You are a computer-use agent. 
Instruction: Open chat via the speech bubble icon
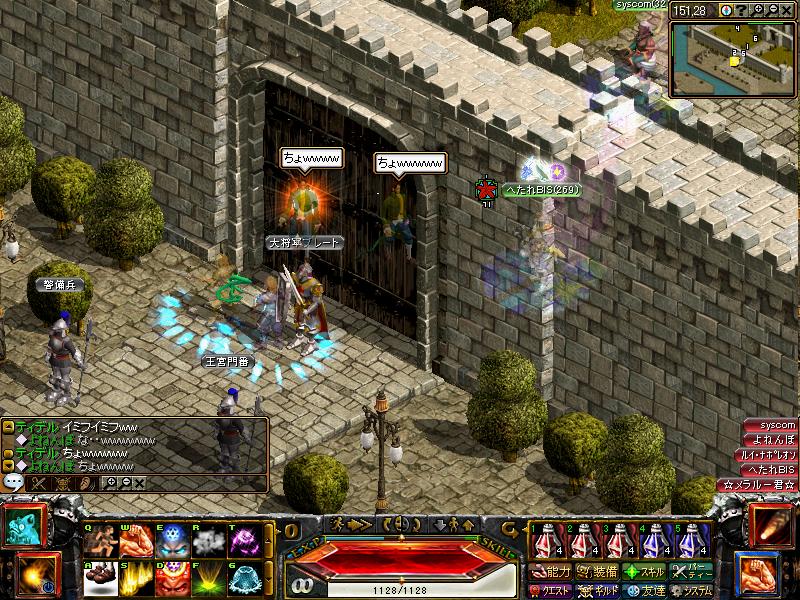click(x=13, y=482)
